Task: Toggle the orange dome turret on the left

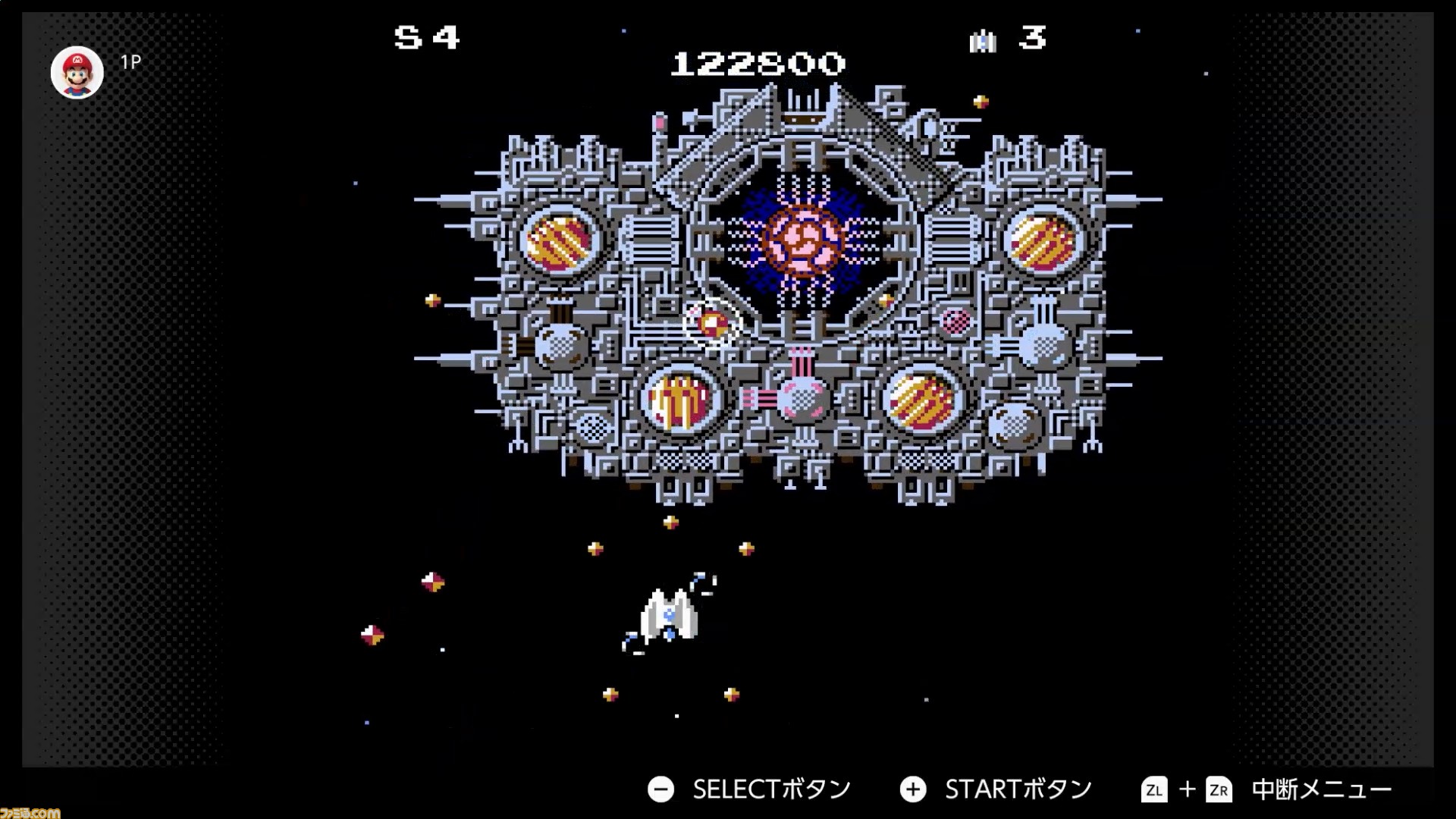Action: tap(559, 241)
